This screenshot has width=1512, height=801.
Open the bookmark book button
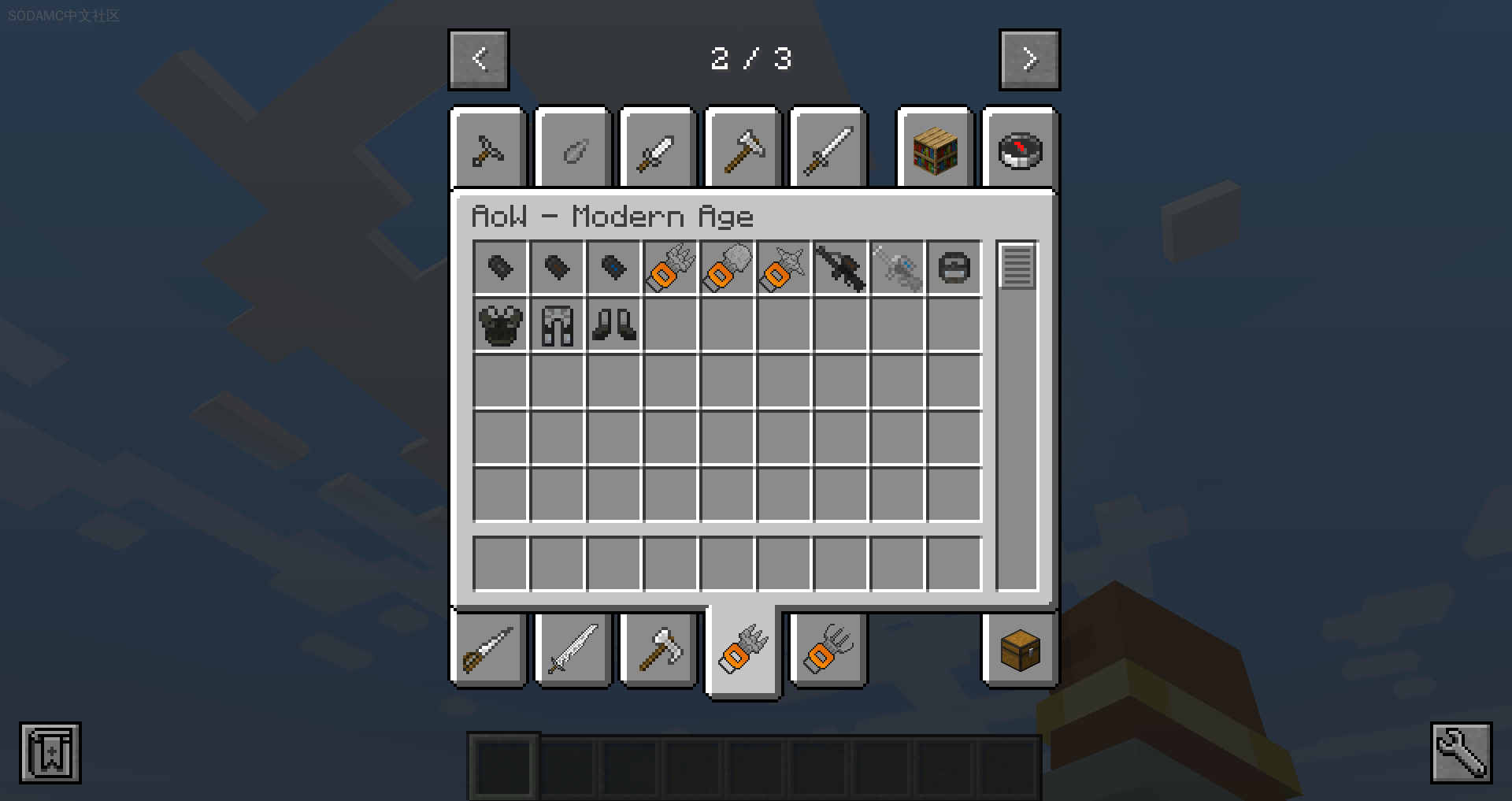coord(50,753)
